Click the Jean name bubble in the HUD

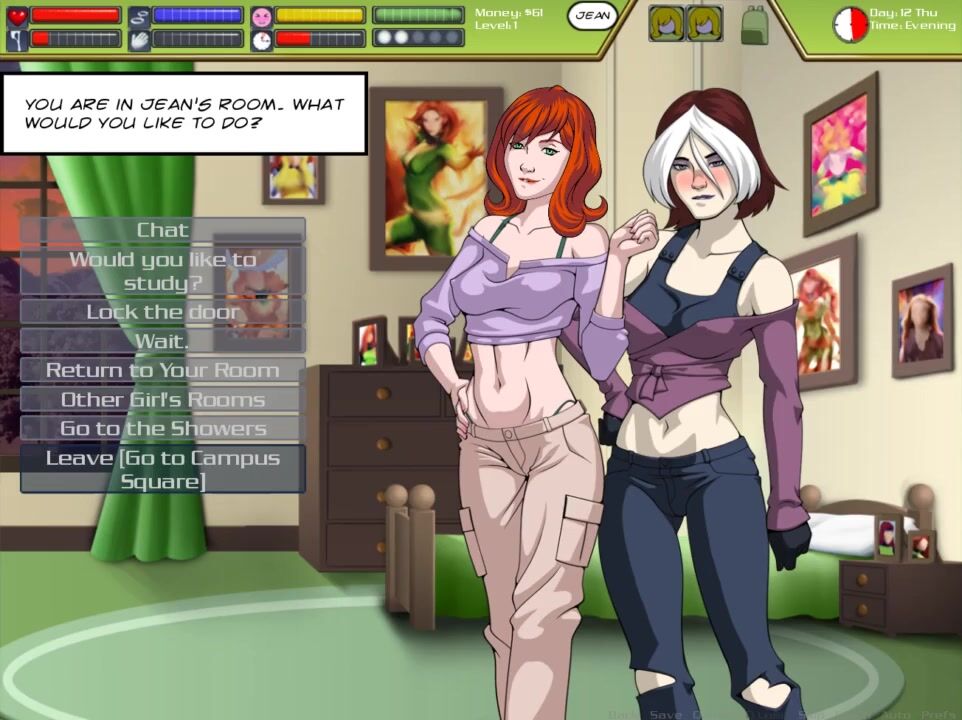pyautogui.click(x=593, y=16)
